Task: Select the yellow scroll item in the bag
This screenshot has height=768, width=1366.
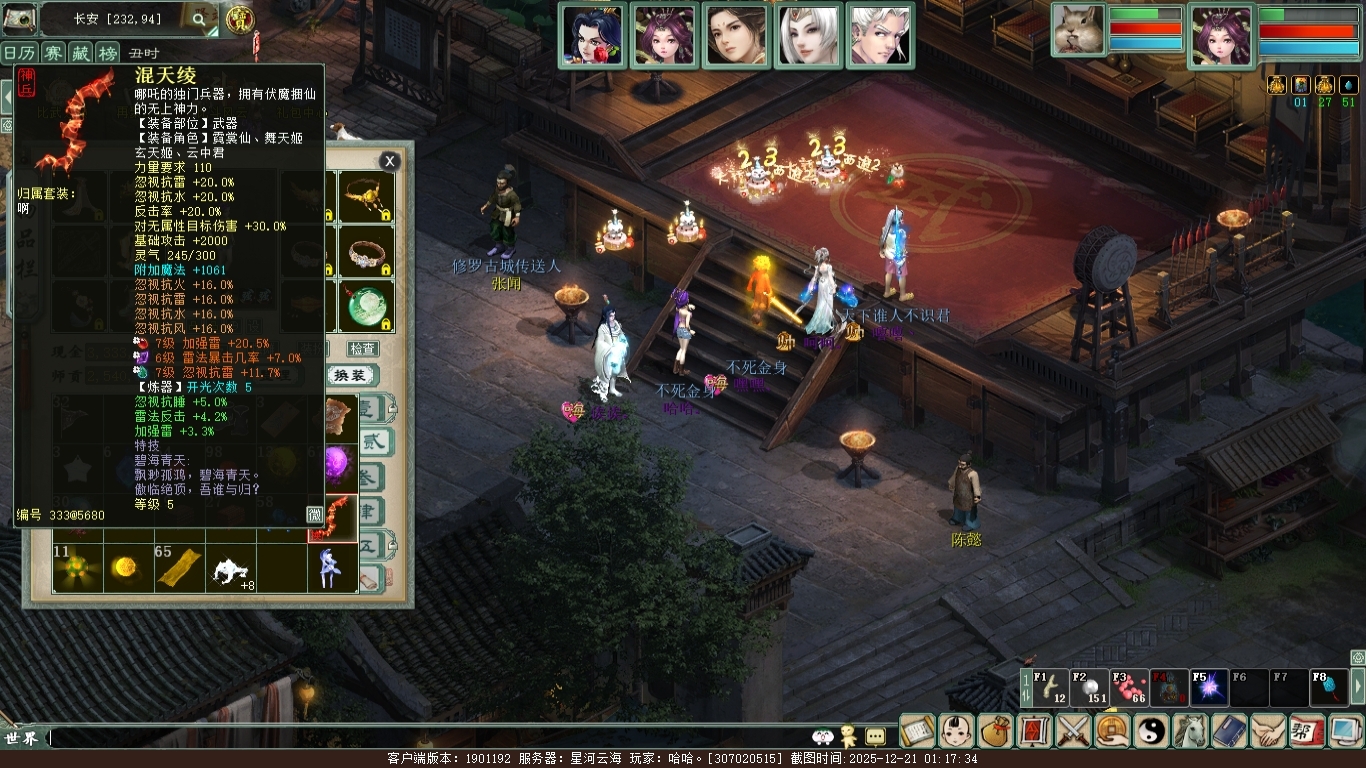Action: tap(180, 568)
